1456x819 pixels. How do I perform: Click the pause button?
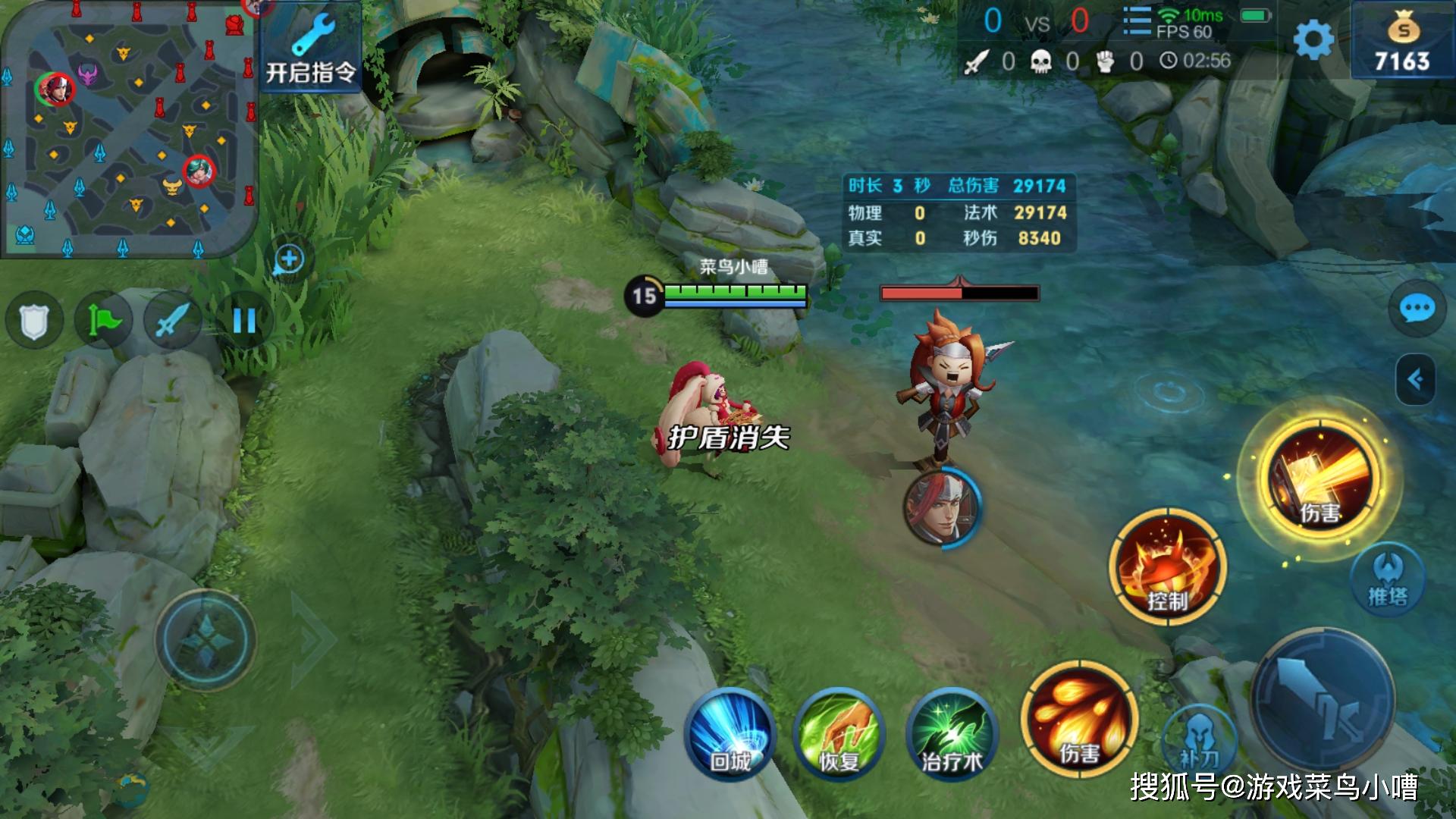click(x=243, y=321)
